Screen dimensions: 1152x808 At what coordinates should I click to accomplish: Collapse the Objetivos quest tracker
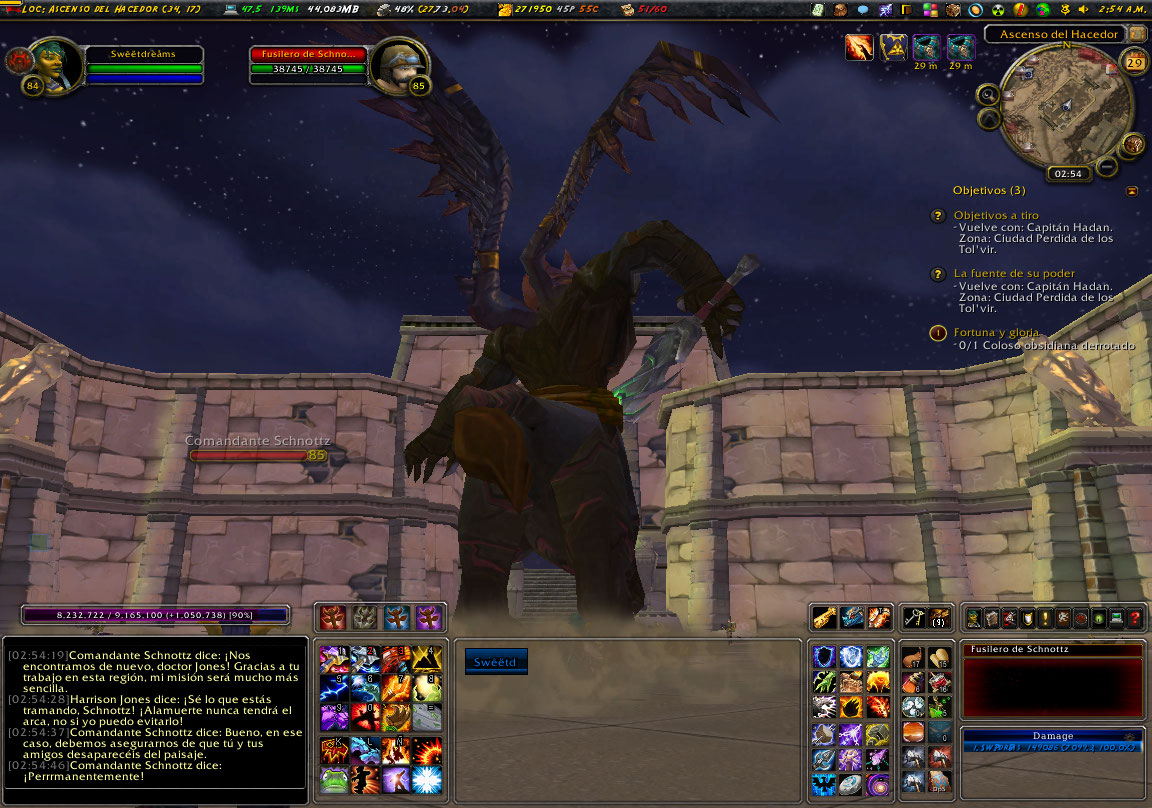click(x=1131, y=190)
